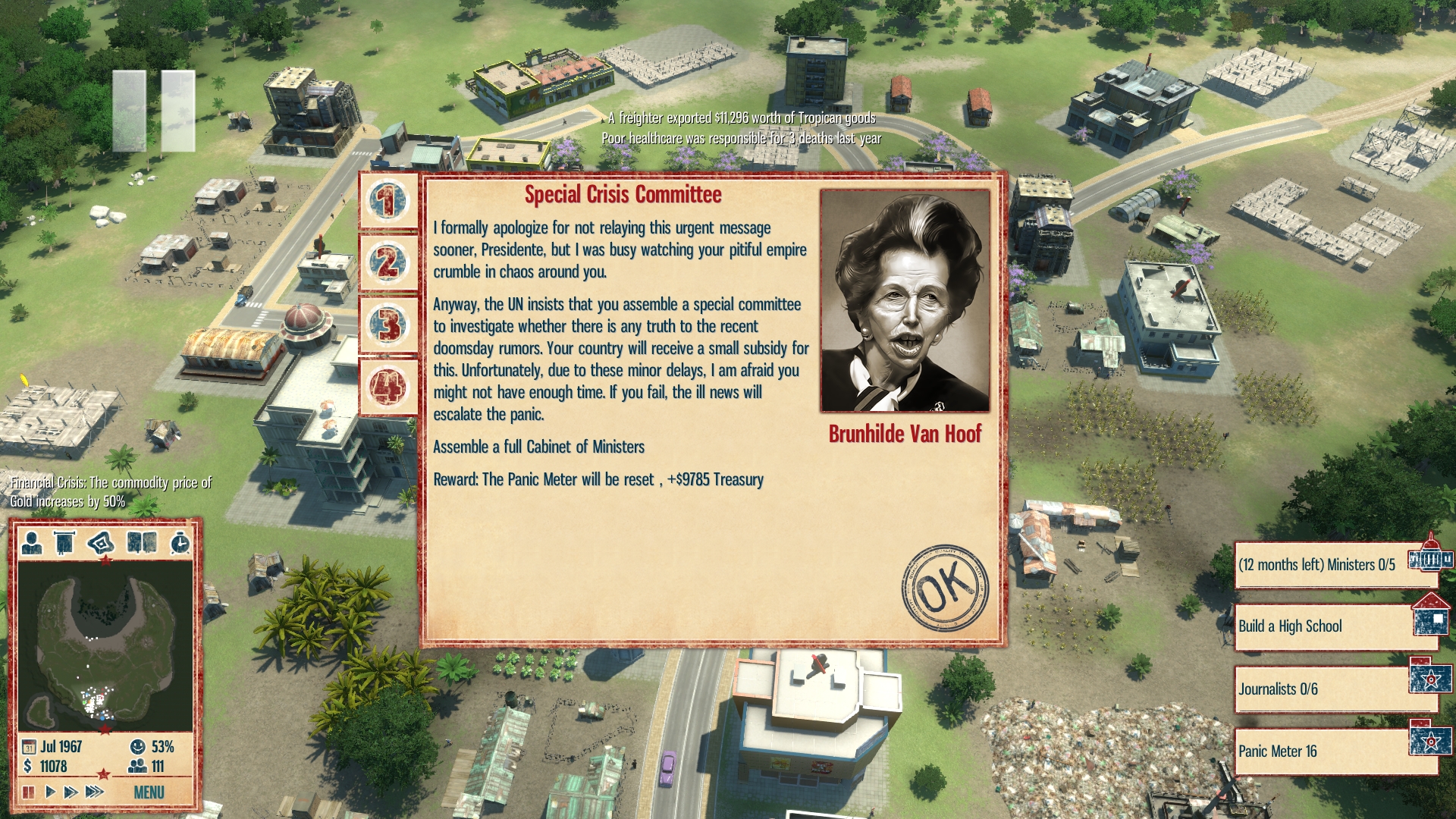Image resolution: width=1456 pixels, height=819 pixels.
Task: Set game speed to fastest triple arrows
Action: click(x=94, y=792)
